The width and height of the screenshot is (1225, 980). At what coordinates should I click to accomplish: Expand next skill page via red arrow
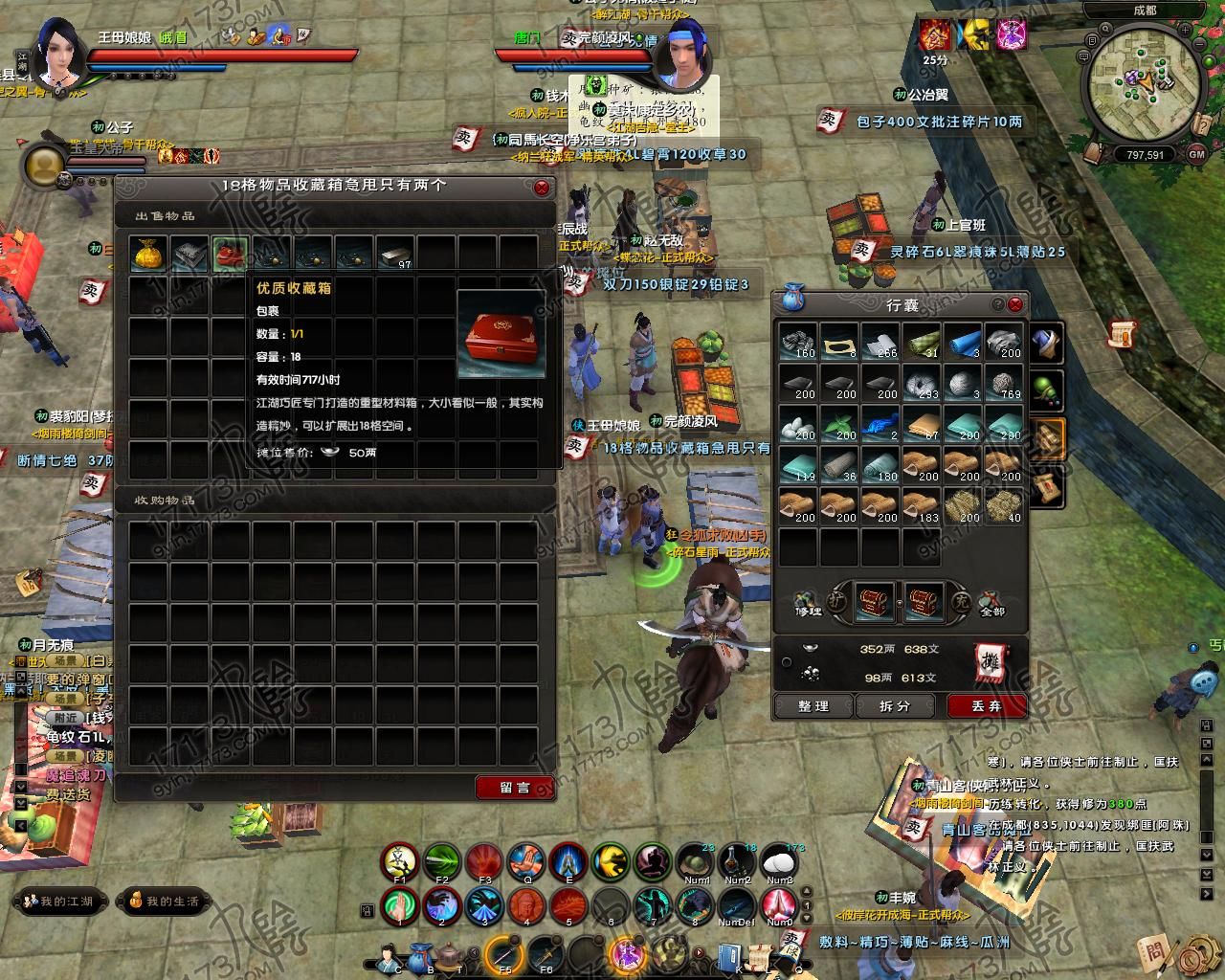(x=698, y=953)
